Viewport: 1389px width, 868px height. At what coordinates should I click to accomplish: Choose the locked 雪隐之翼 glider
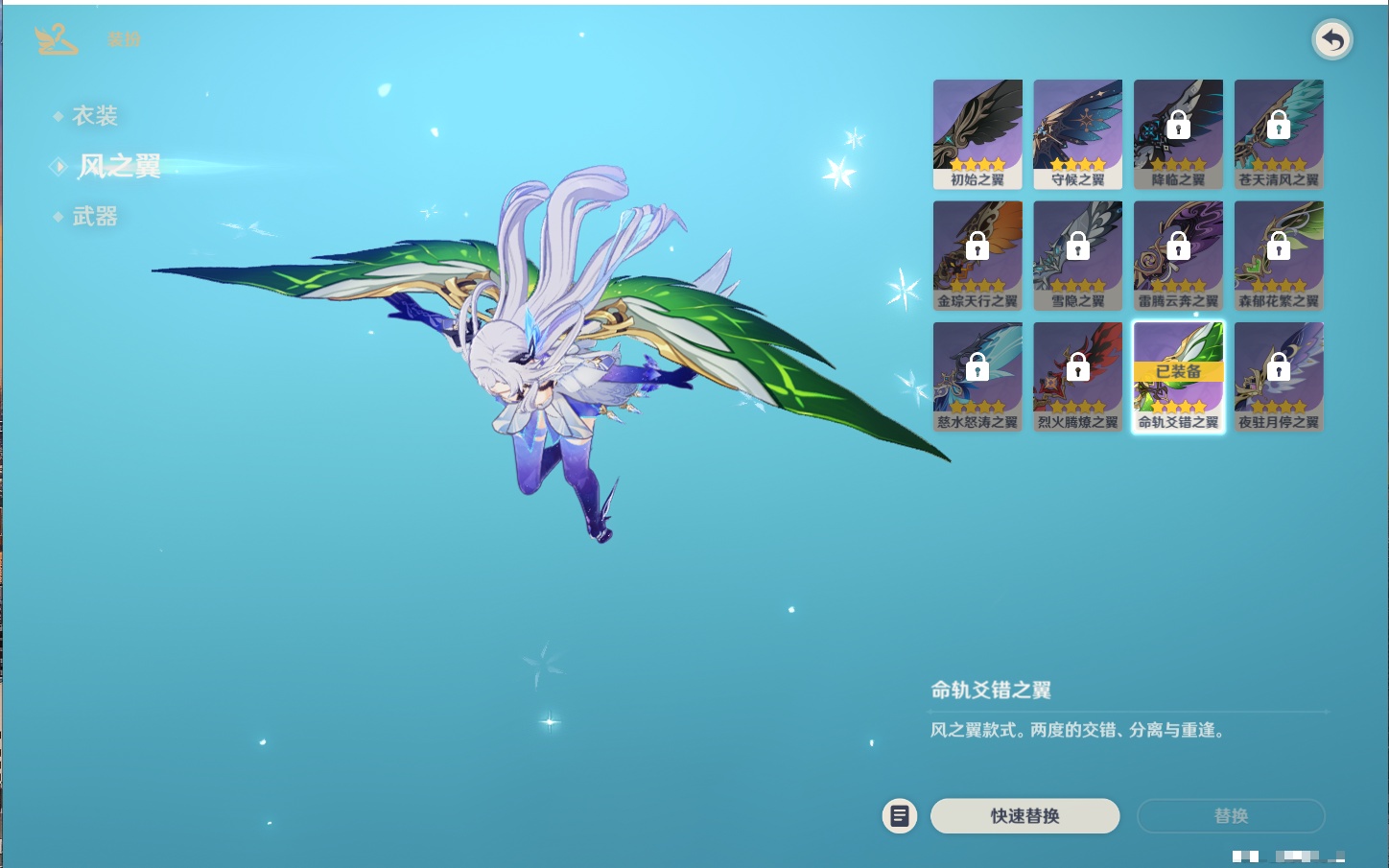(x=1077, y=255)
